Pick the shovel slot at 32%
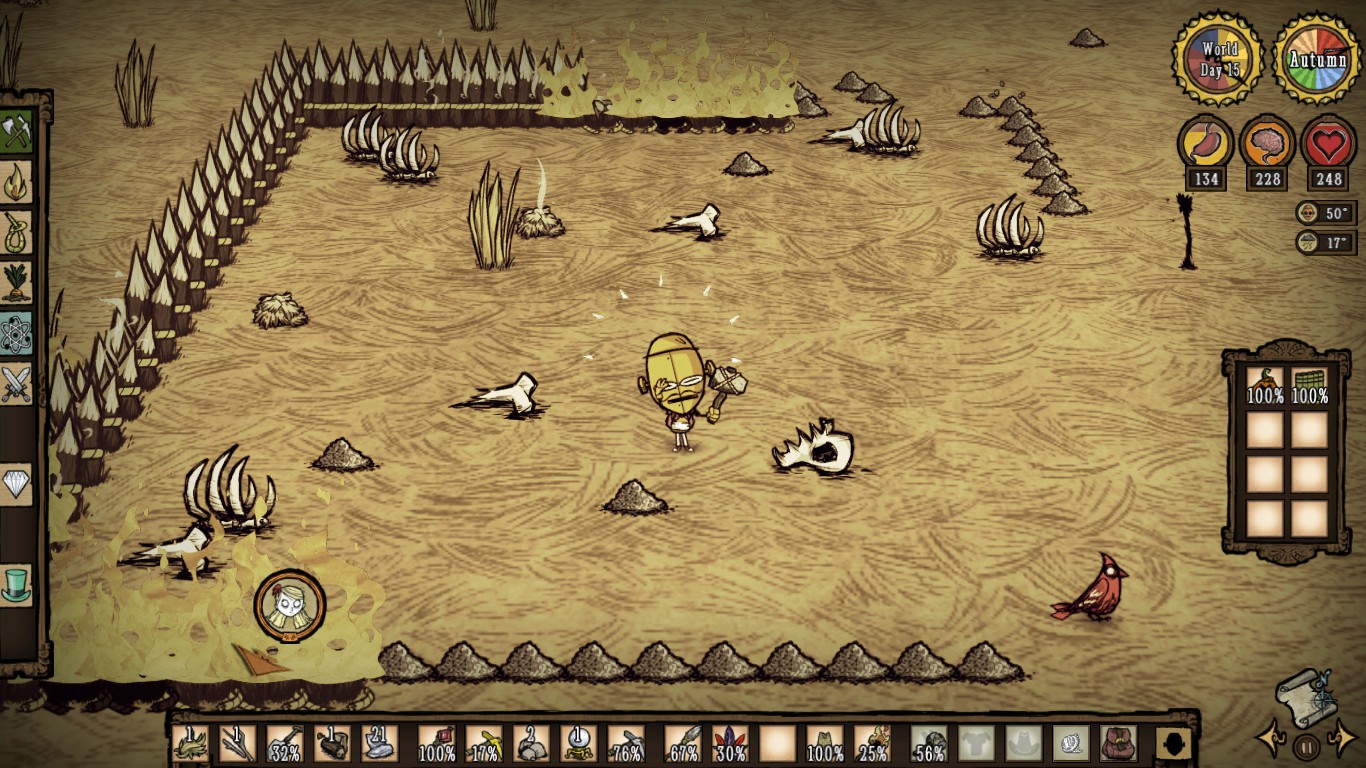Screen dimensions: 1366x768 (x=285, y=743)
